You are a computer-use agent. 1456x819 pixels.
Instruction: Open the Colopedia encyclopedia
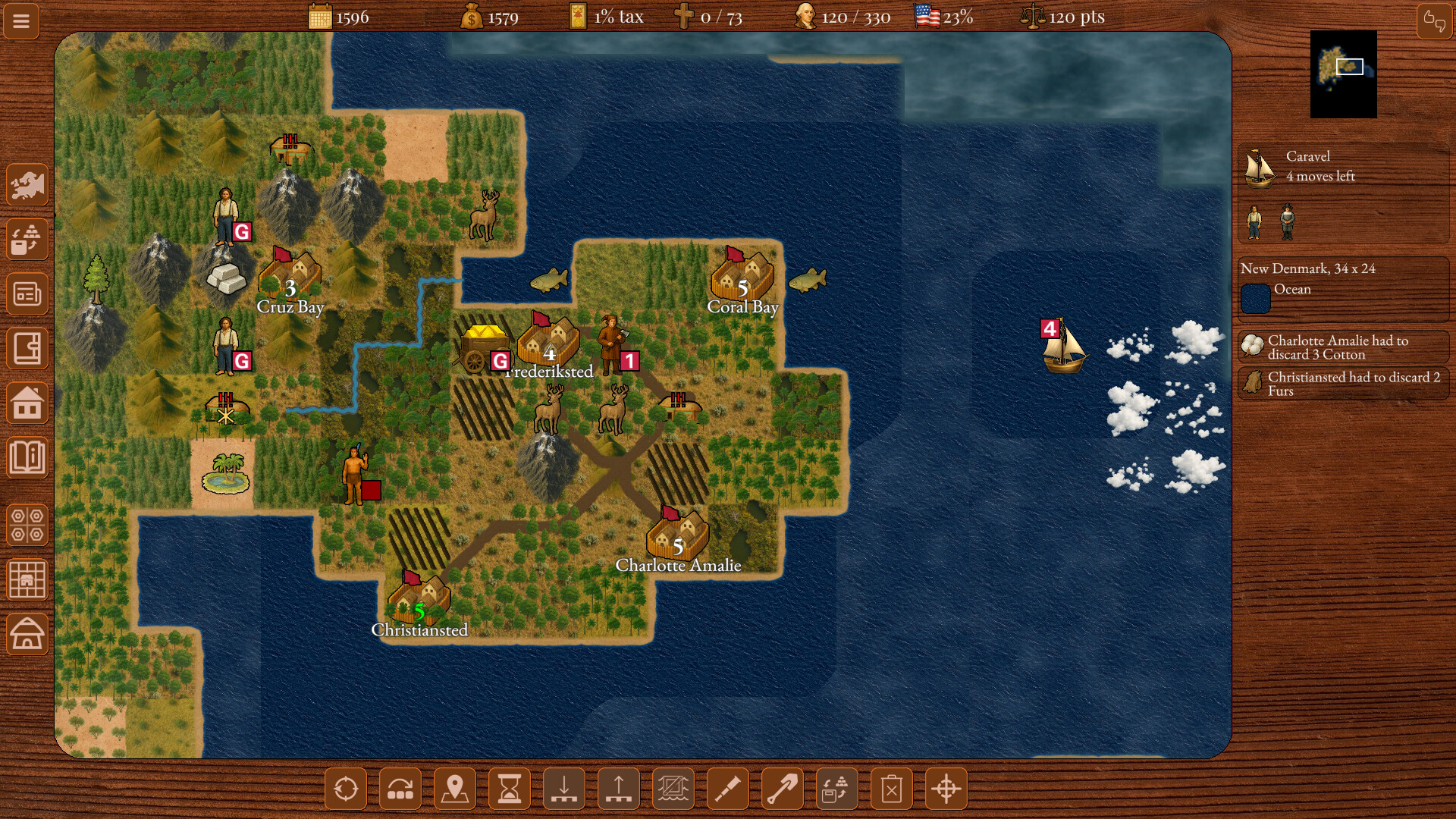[x=27, y=457]
